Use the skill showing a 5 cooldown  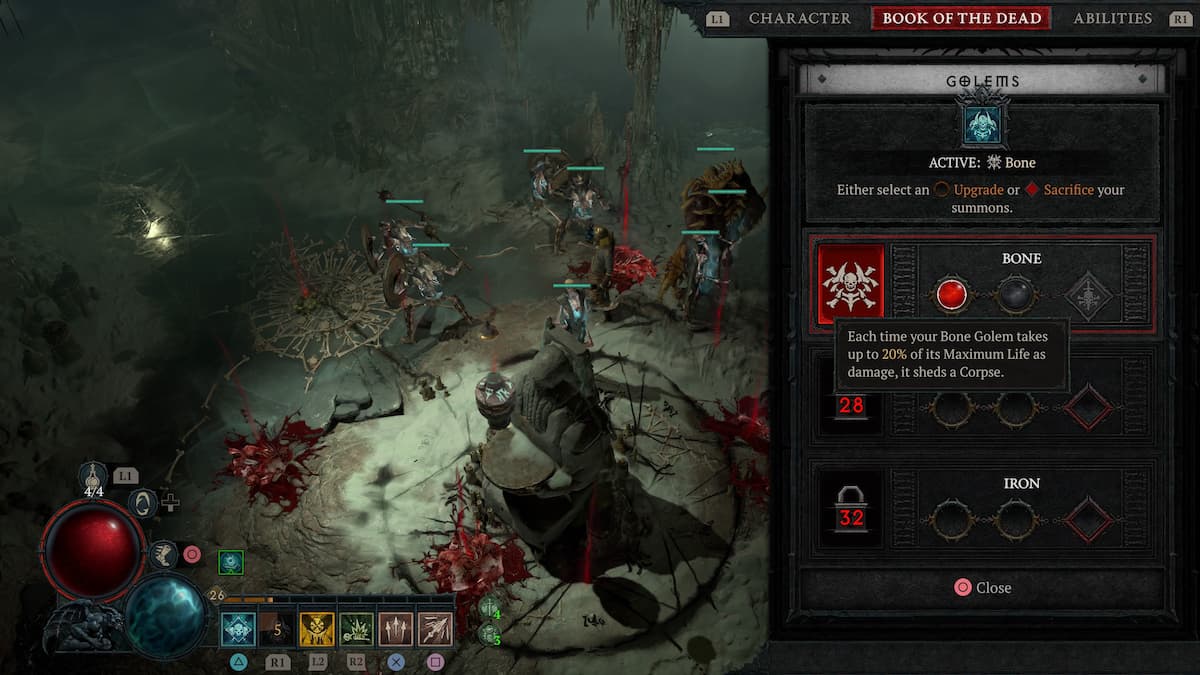coord(279,630)
